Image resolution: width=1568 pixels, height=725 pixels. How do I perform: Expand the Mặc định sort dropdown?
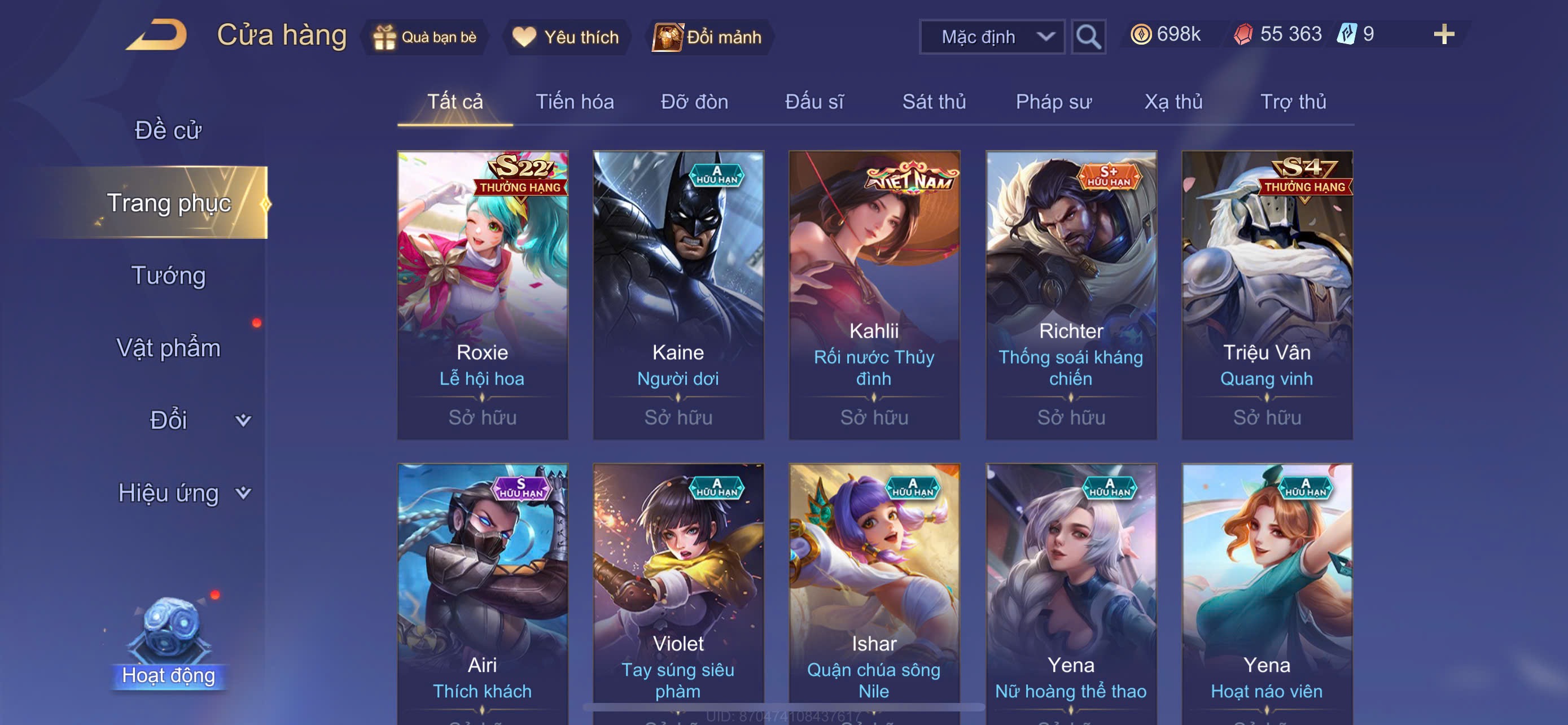coord(992,37)
